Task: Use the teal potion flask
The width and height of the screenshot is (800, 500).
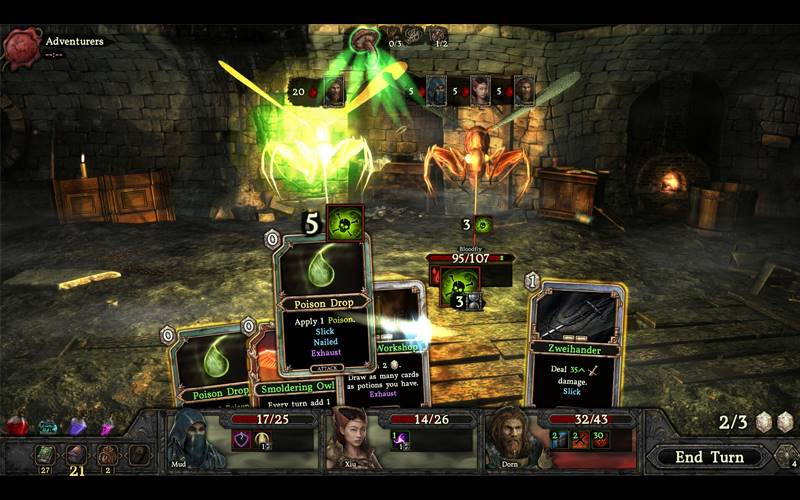Action: pyautogui.click(x=47, y=427)
